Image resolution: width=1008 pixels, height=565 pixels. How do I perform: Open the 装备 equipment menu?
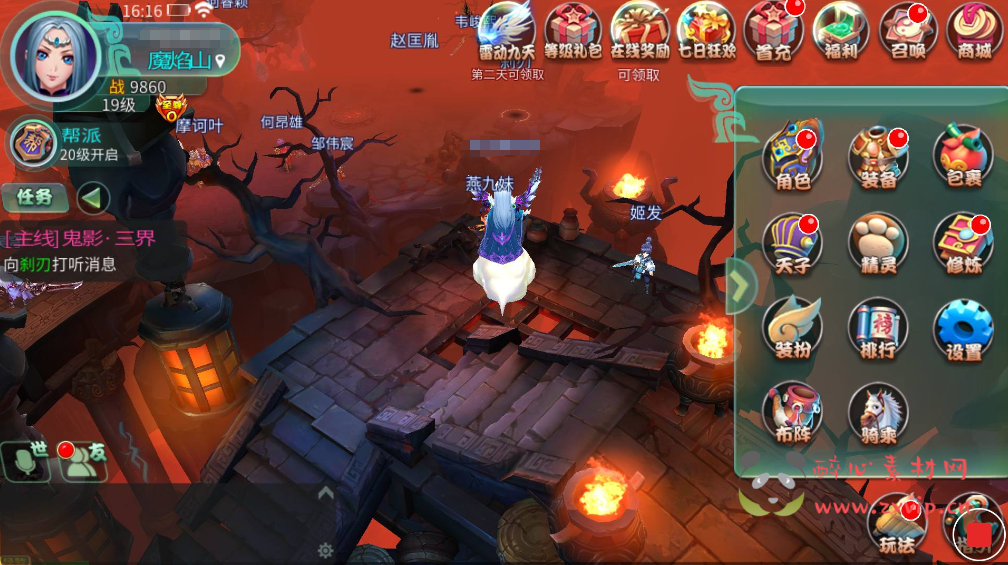pos(877,157)
